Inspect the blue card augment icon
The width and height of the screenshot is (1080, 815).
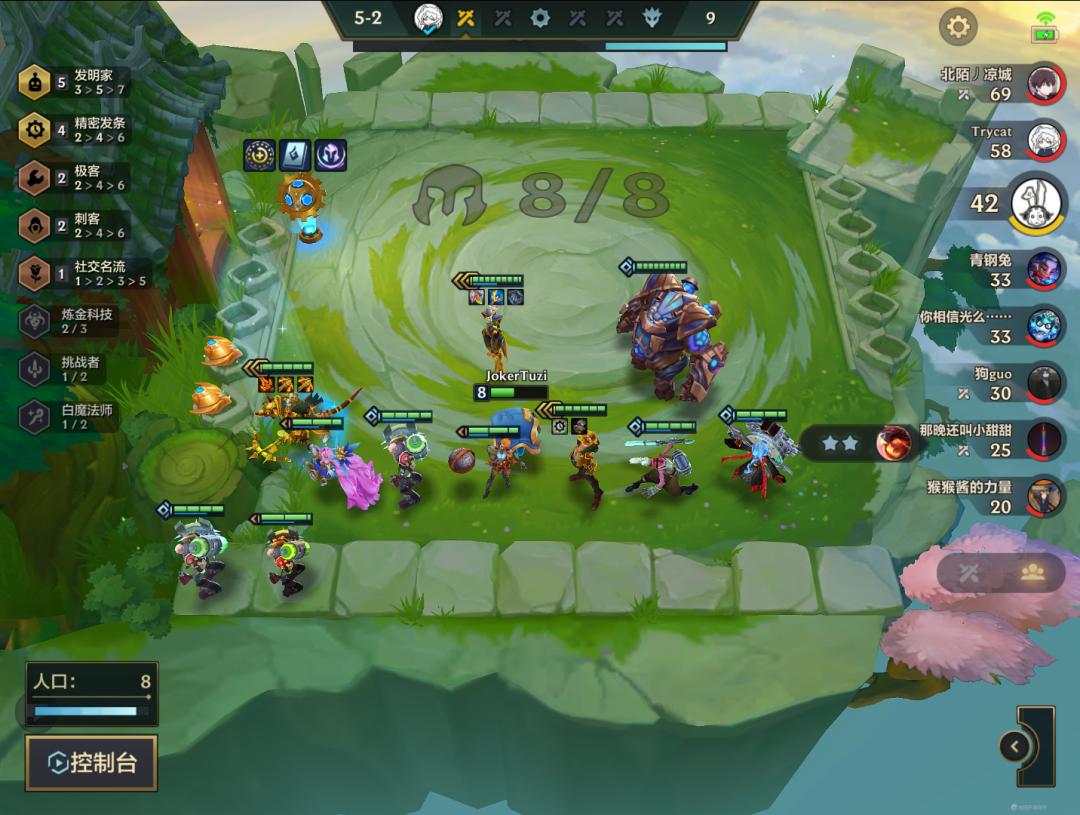click(295, 155)
